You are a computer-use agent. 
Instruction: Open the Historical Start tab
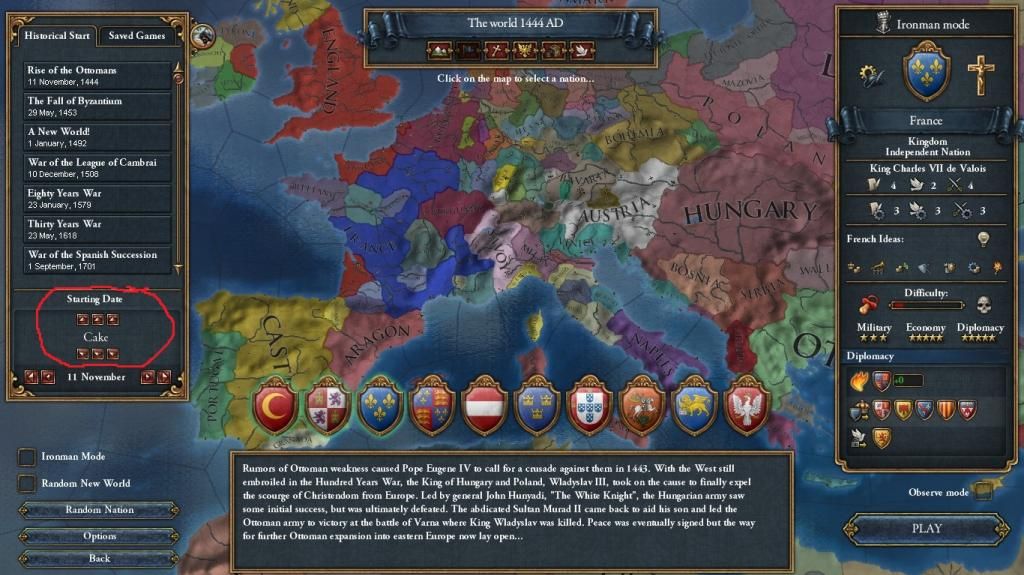click(58, 35)
